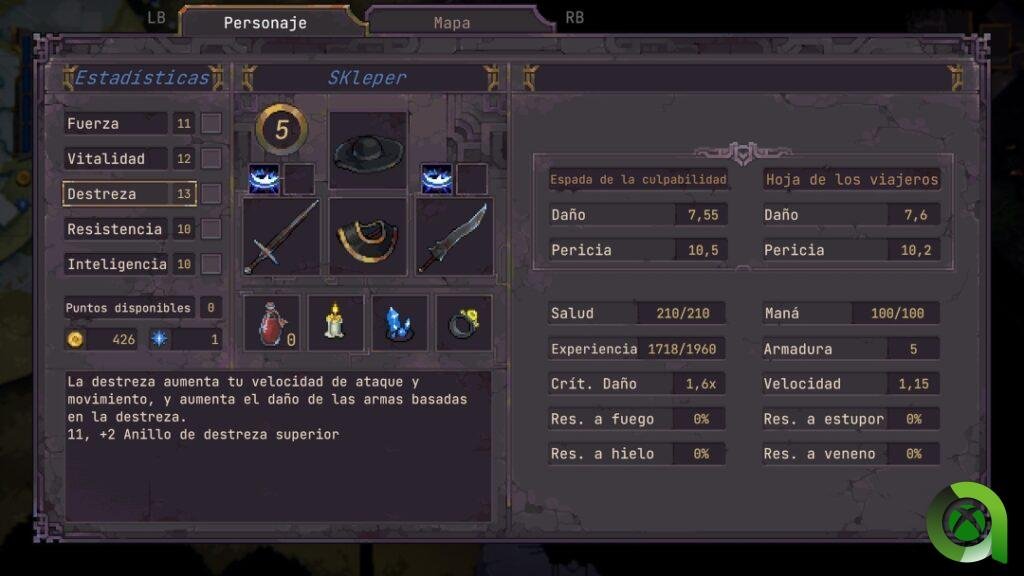Image resolution: width=1024 pixels, height=576 pixels.
Task: Switch to the Mapa tab
Action: [x=452, y=22]
